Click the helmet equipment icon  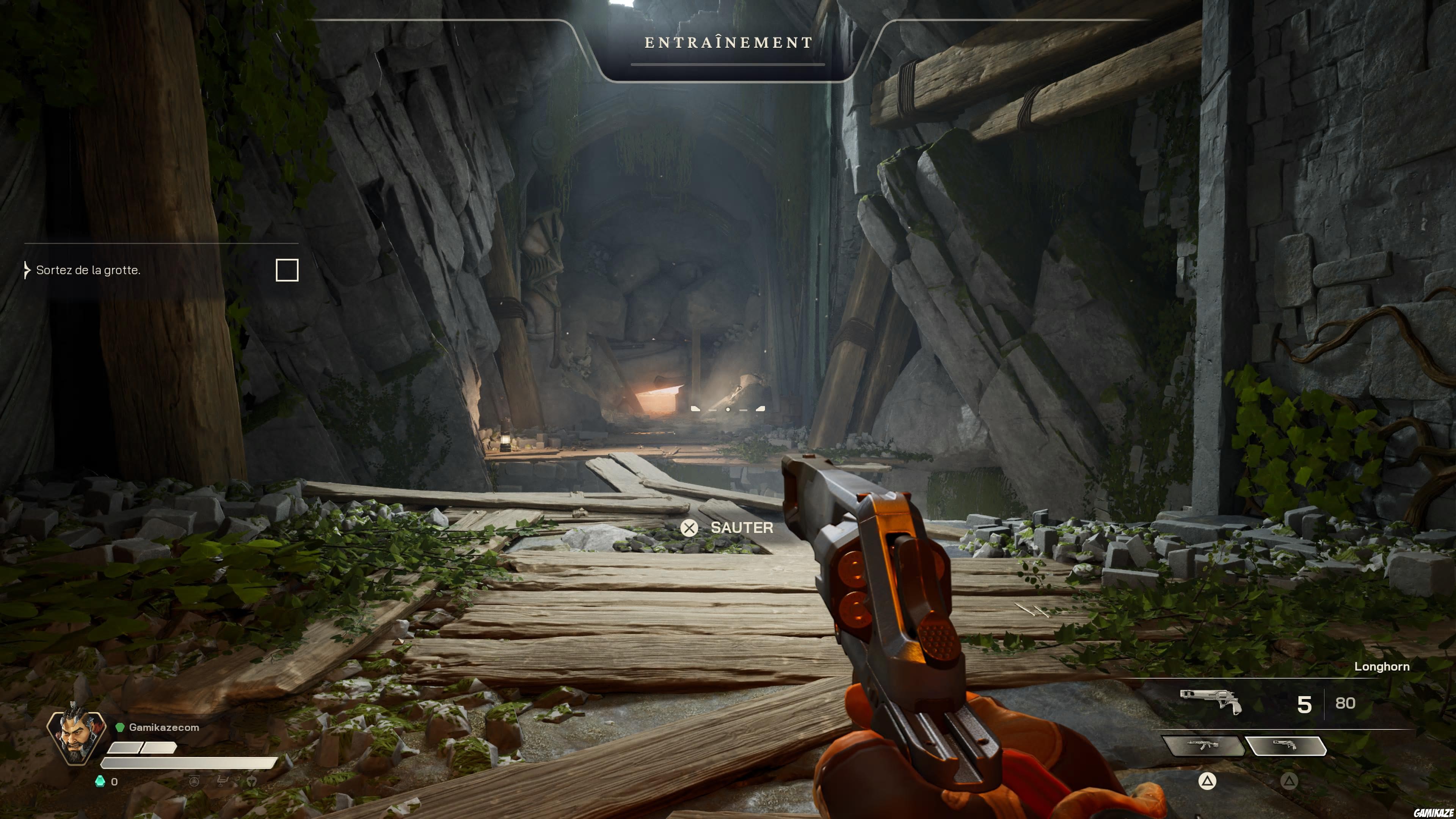click(x=252, y=782)
